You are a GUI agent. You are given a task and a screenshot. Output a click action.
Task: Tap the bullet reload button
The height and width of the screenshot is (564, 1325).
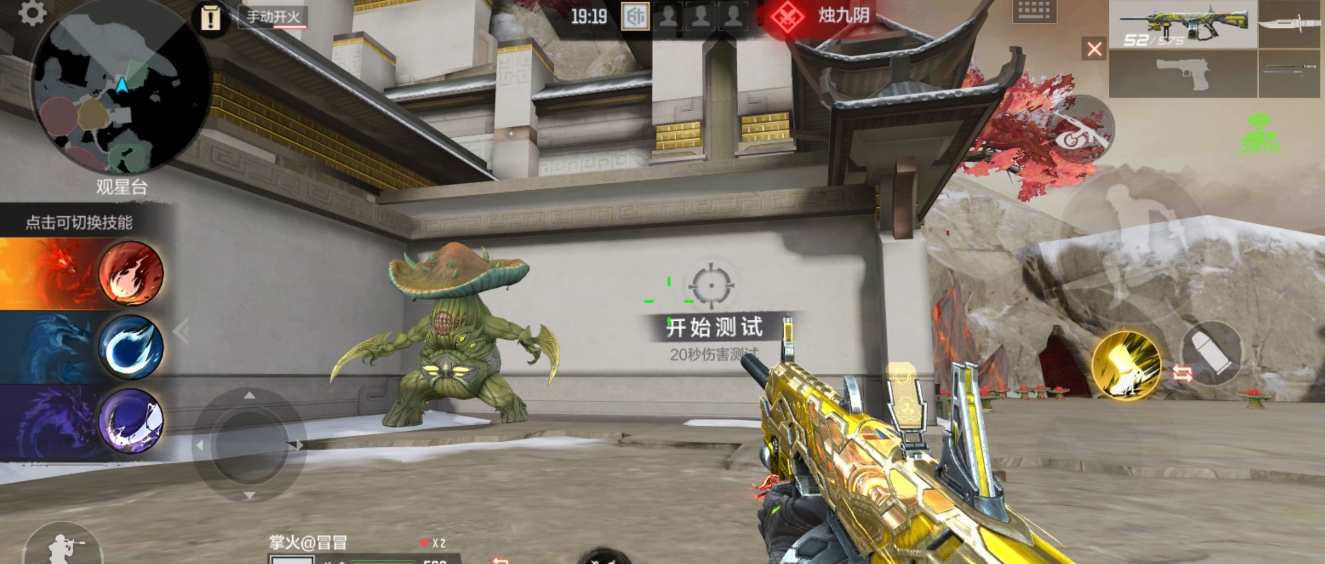point(1211,352)
